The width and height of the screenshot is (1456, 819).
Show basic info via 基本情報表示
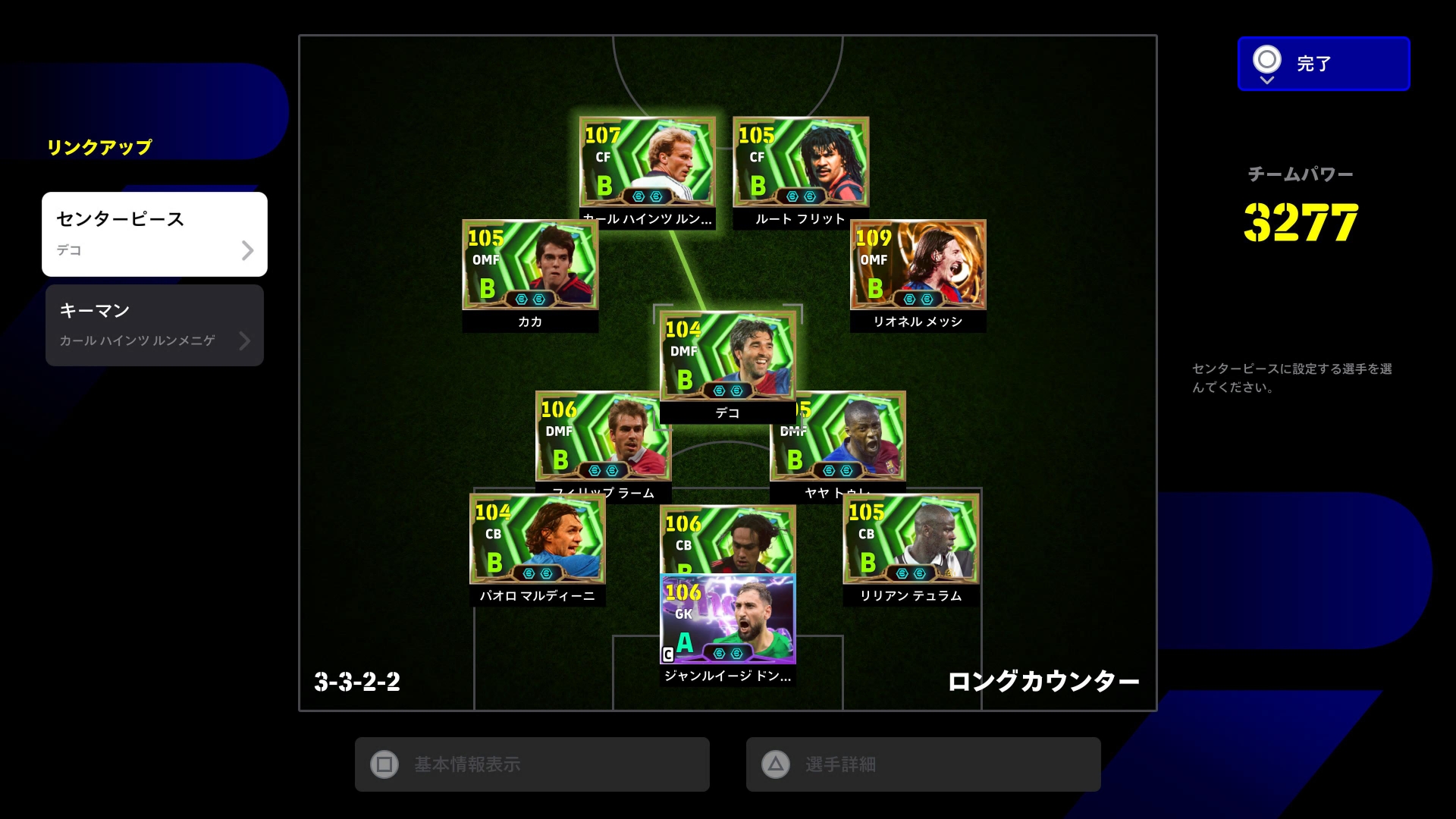532,764
